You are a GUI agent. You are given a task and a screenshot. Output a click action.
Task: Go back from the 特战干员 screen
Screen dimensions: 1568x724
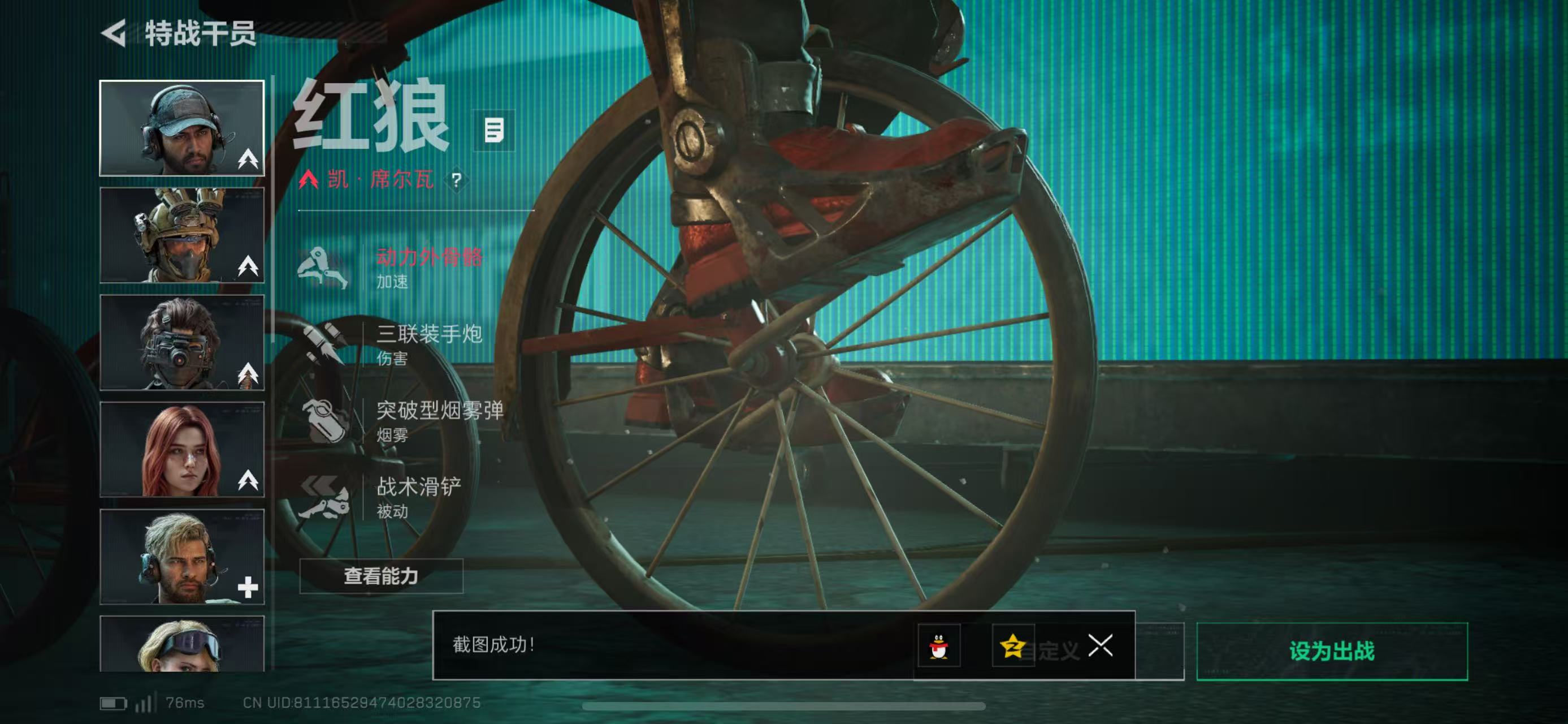pos(114,33)
